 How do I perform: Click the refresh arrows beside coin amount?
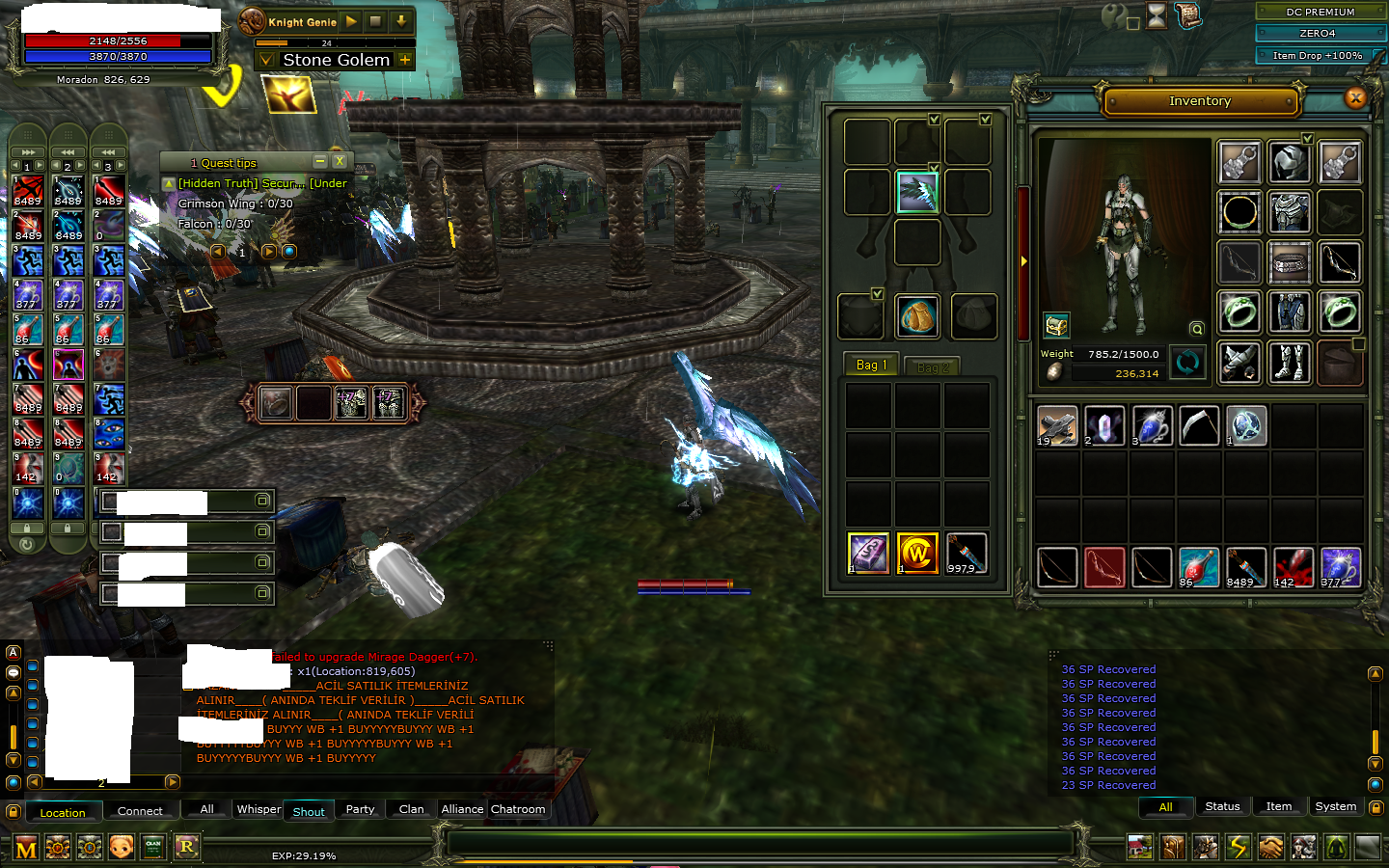click(1187, 362)
